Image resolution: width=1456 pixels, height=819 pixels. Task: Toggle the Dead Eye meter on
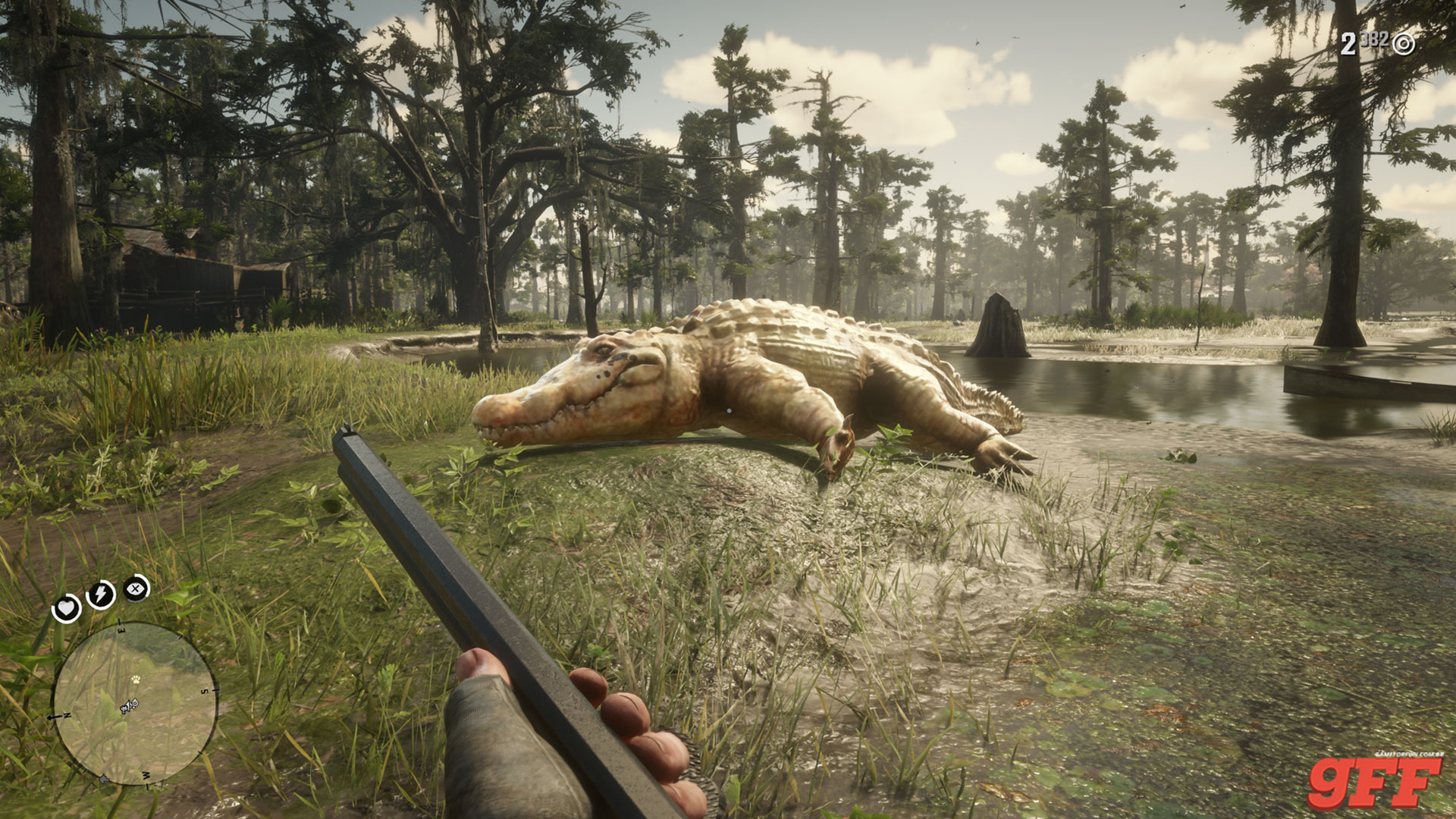tap(134, 588)
